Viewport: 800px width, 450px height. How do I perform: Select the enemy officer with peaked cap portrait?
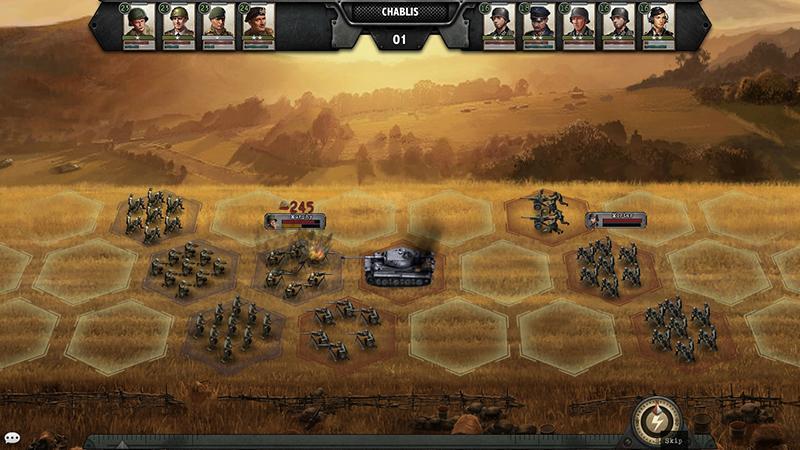(x=538, y=24)
